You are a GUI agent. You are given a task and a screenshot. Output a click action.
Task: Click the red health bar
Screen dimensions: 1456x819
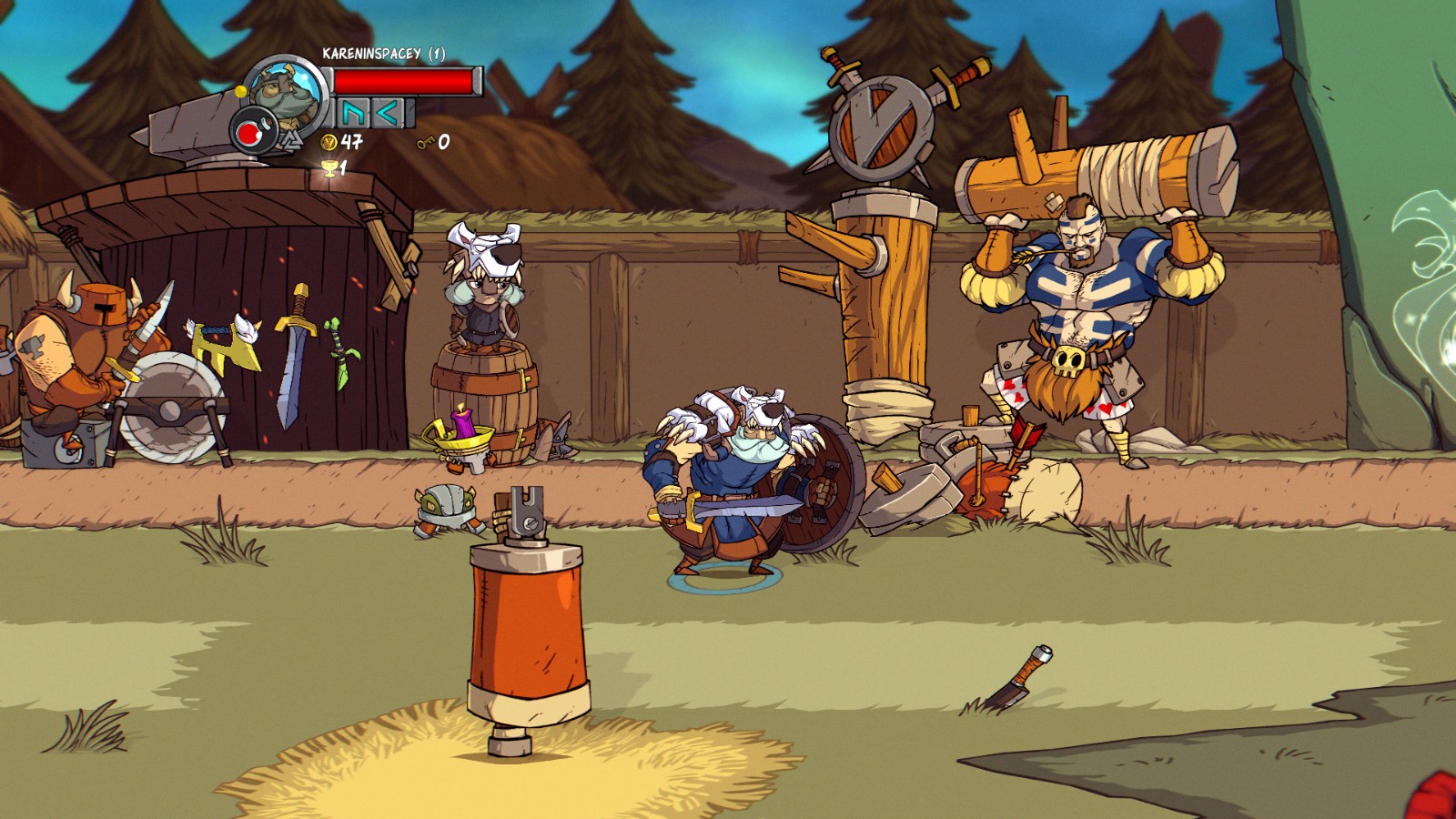(401, 81)
